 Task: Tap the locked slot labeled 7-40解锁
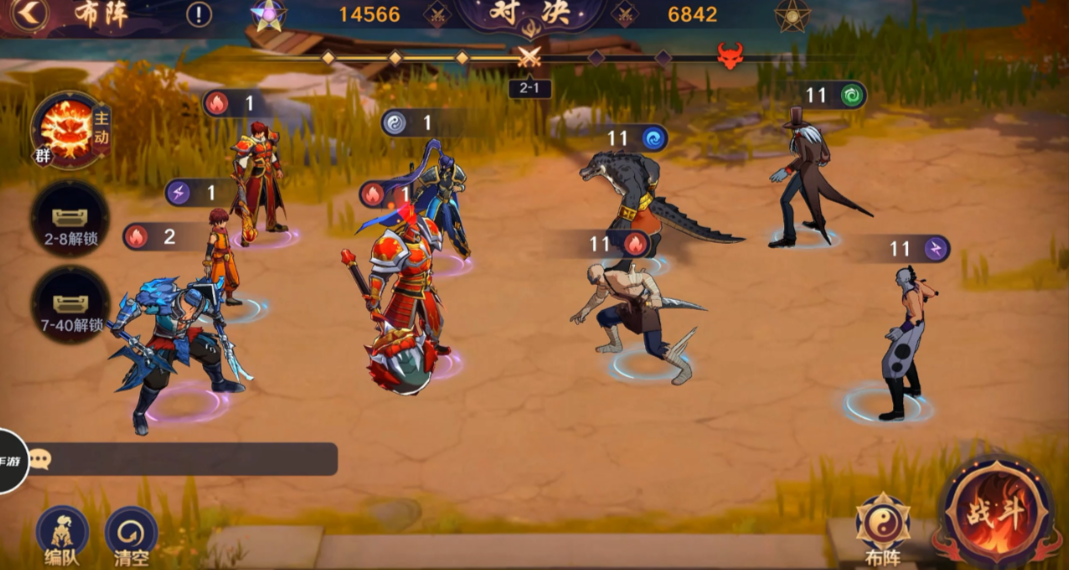[68, 304]
